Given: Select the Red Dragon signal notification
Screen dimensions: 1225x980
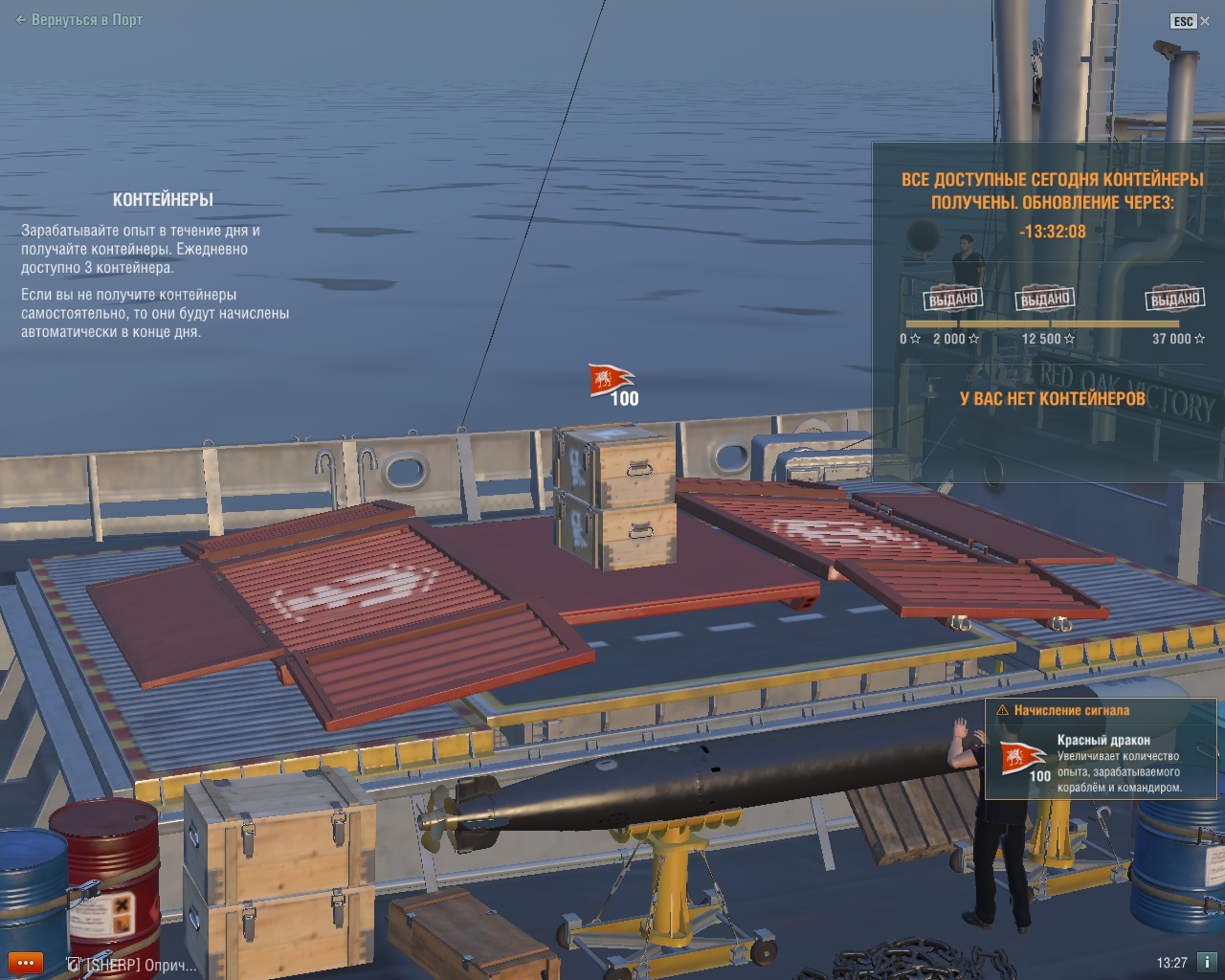Looking at the screenshot, I should click(x=1101, y=749).
